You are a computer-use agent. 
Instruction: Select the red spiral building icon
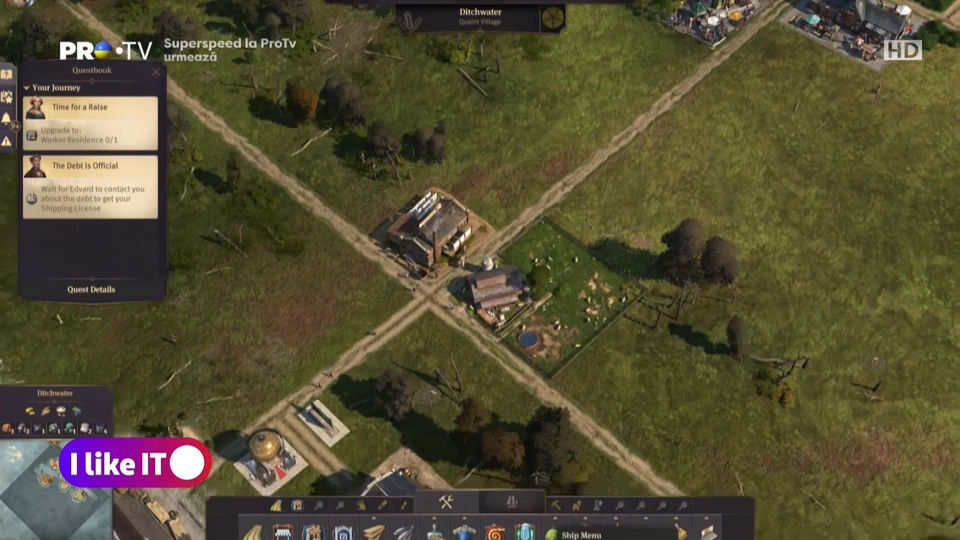click(494, 531)
